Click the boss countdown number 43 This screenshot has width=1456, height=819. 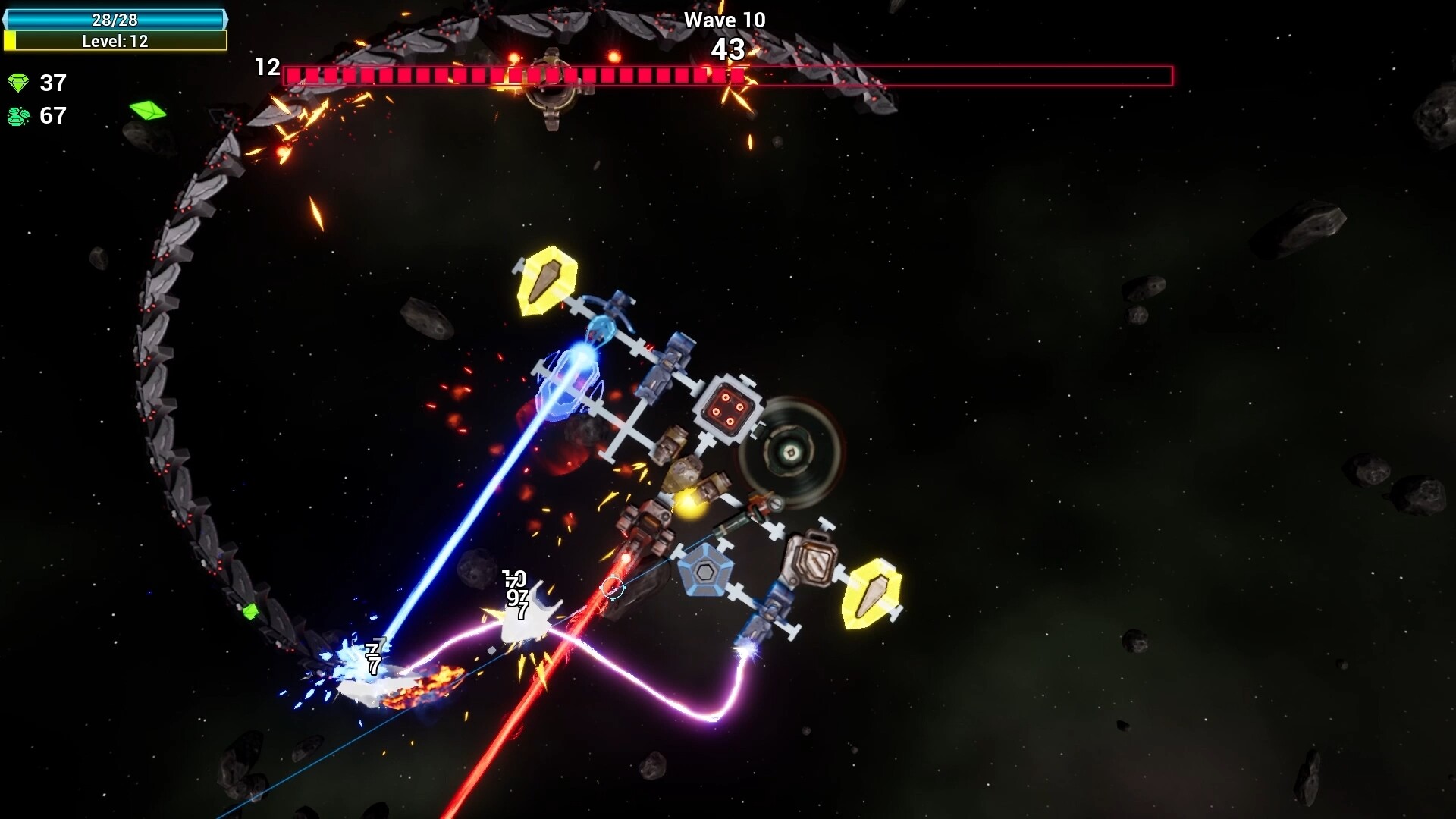729,51
